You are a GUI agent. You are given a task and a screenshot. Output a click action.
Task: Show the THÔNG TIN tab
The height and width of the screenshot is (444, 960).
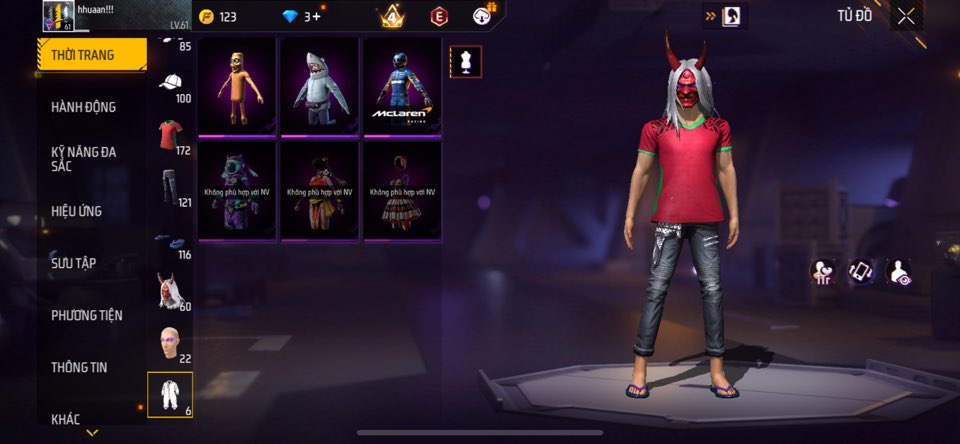(79, 367)
